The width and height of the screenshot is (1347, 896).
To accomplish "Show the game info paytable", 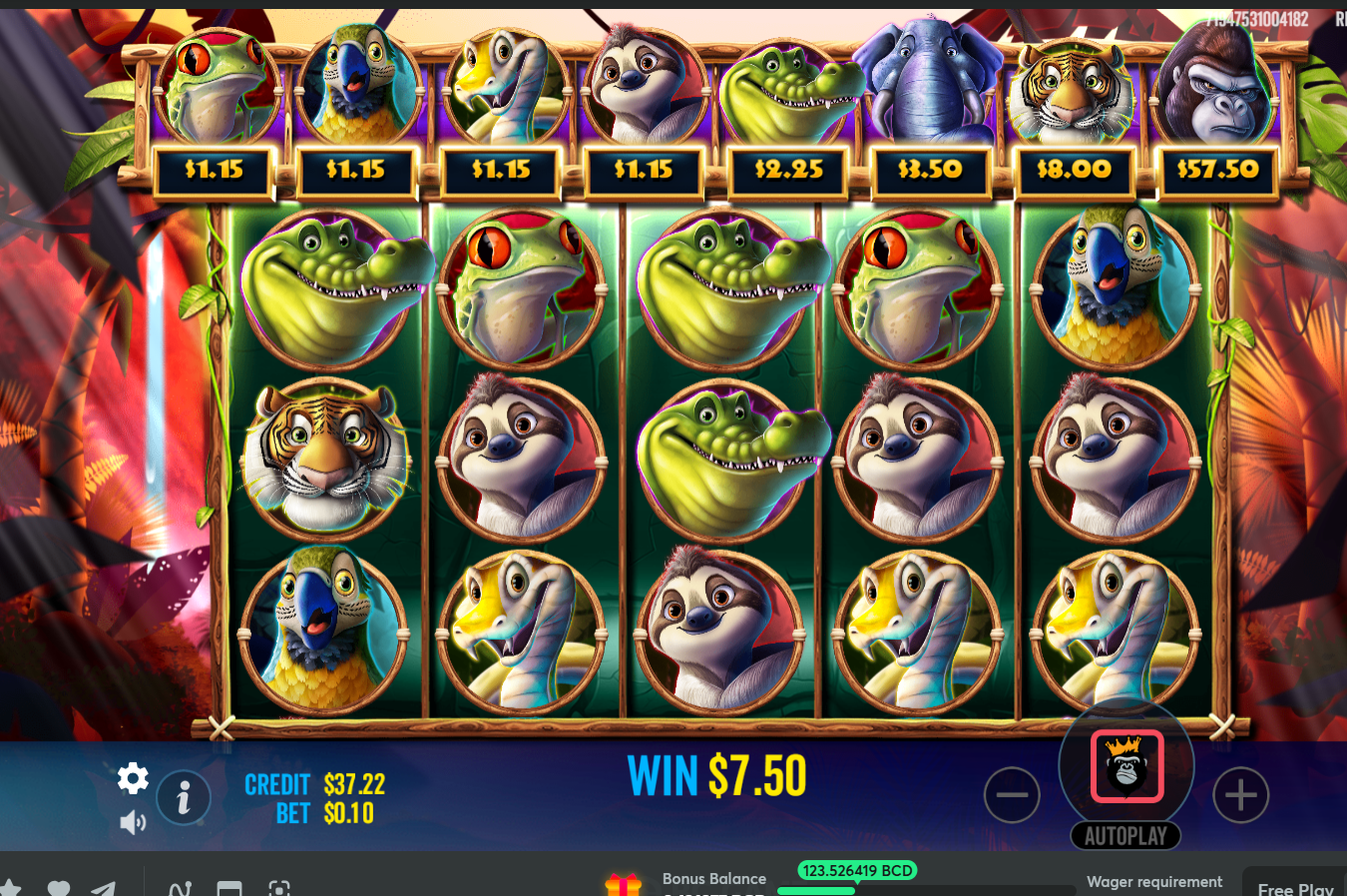I will coord(184,797).
